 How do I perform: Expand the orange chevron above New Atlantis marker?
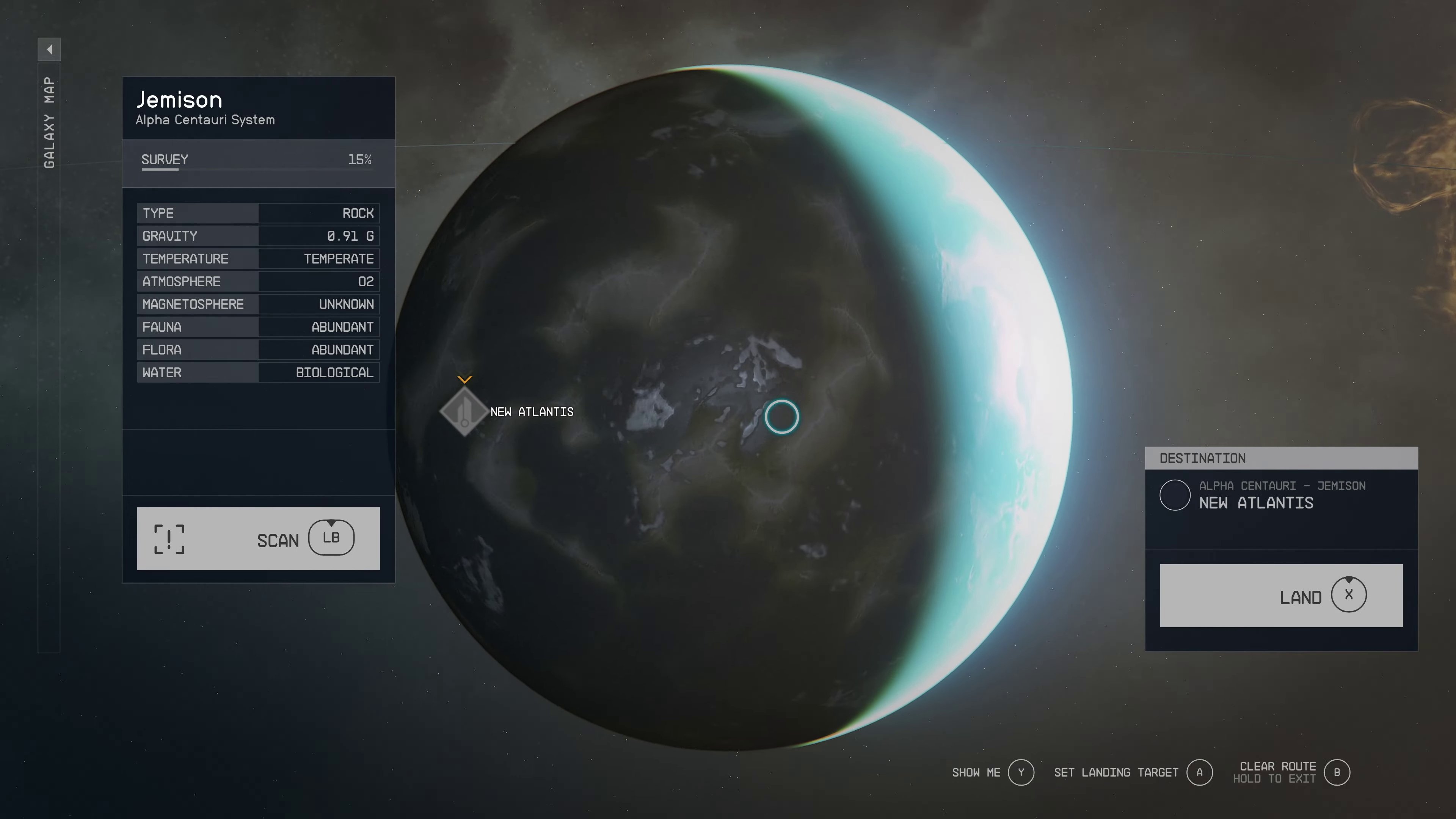click(465, 380)
